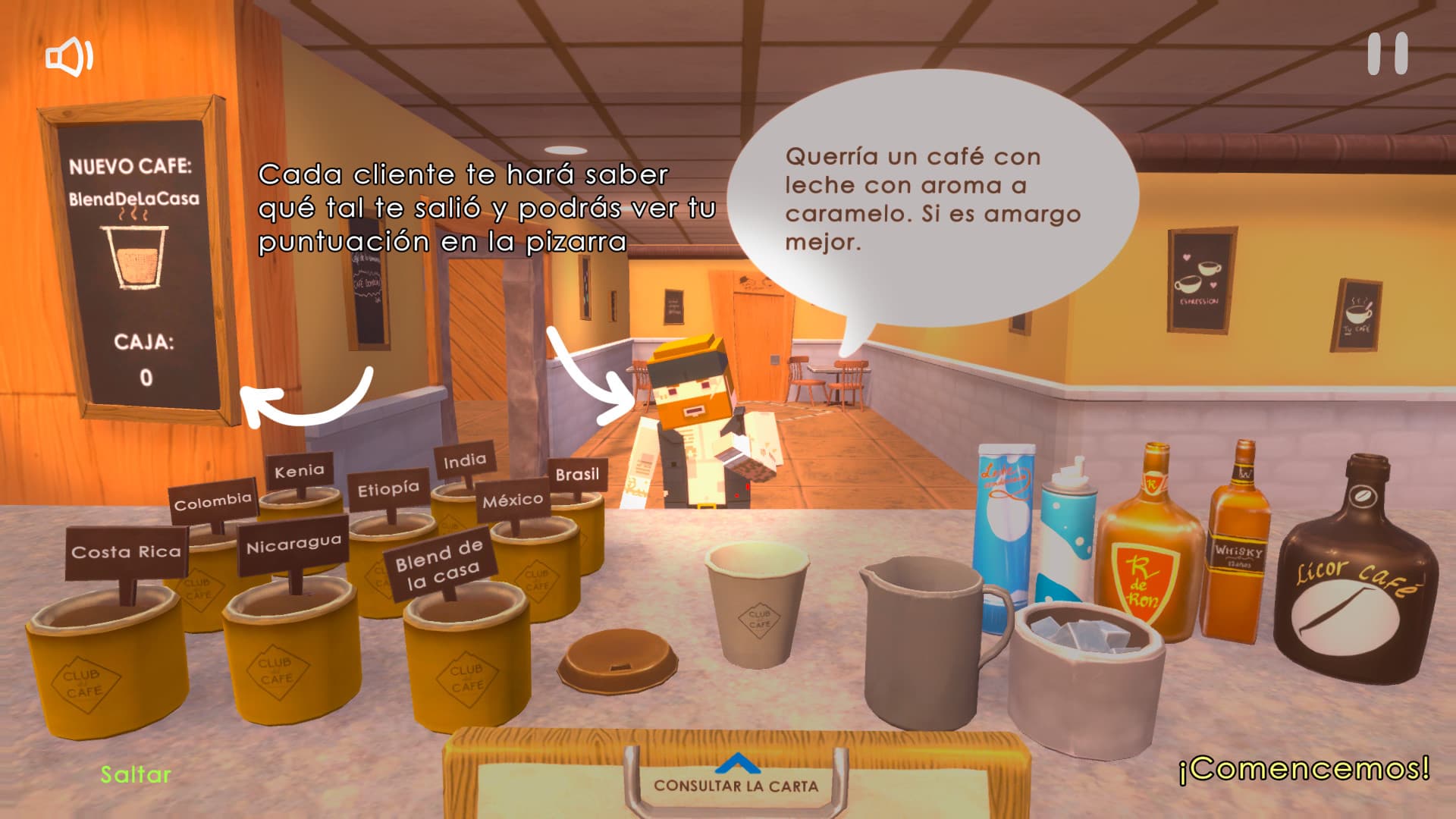Select the Kenia coffee jar label
This screenshot has width=1456, height=819.
301,469
